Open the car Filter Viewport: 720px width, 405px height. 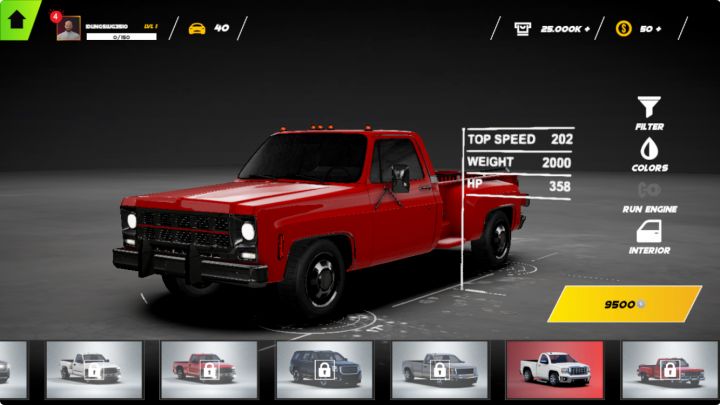click(649, 111)
